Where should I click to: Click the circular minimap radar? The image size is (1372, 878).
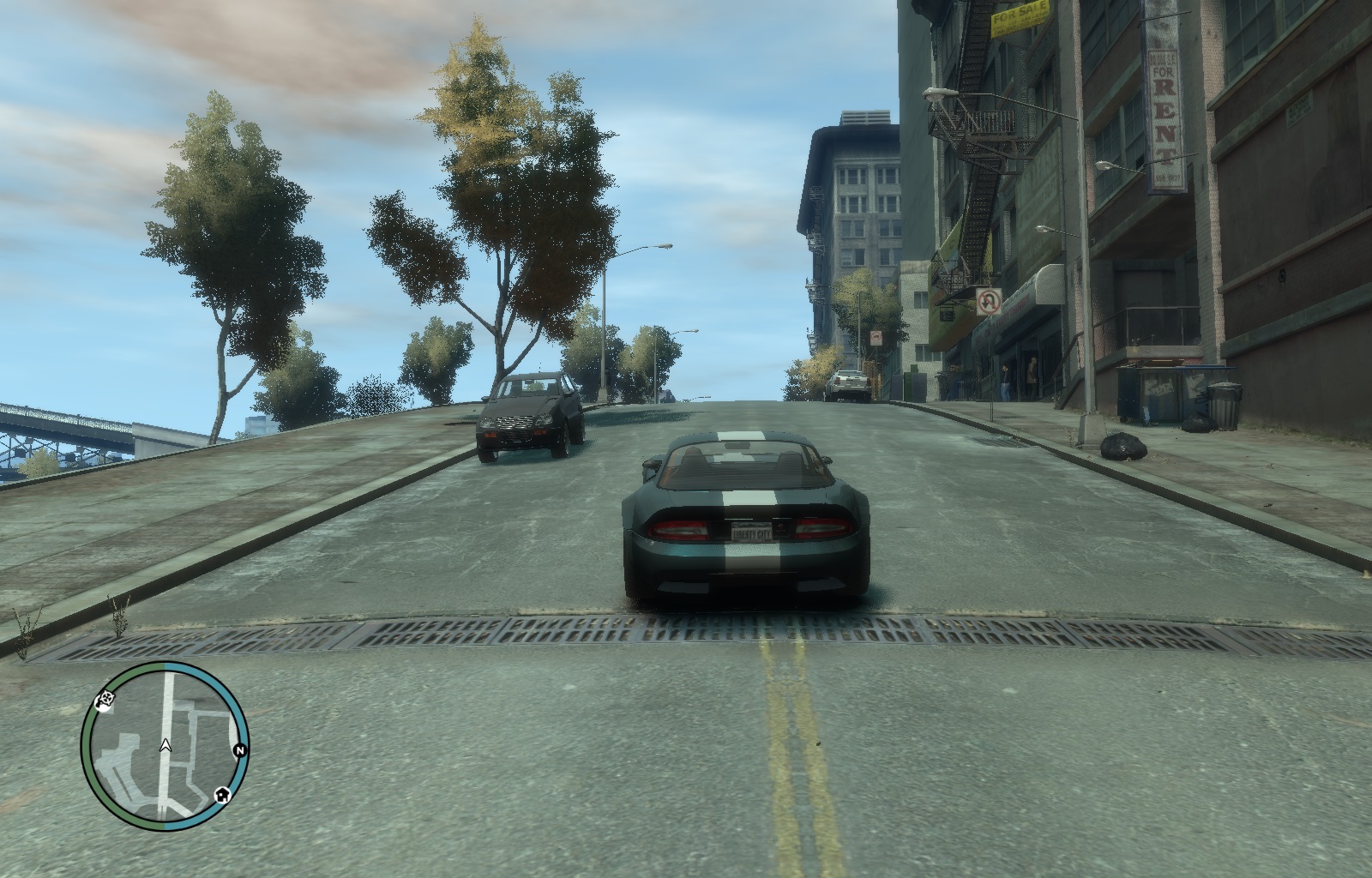click(165, 744)
